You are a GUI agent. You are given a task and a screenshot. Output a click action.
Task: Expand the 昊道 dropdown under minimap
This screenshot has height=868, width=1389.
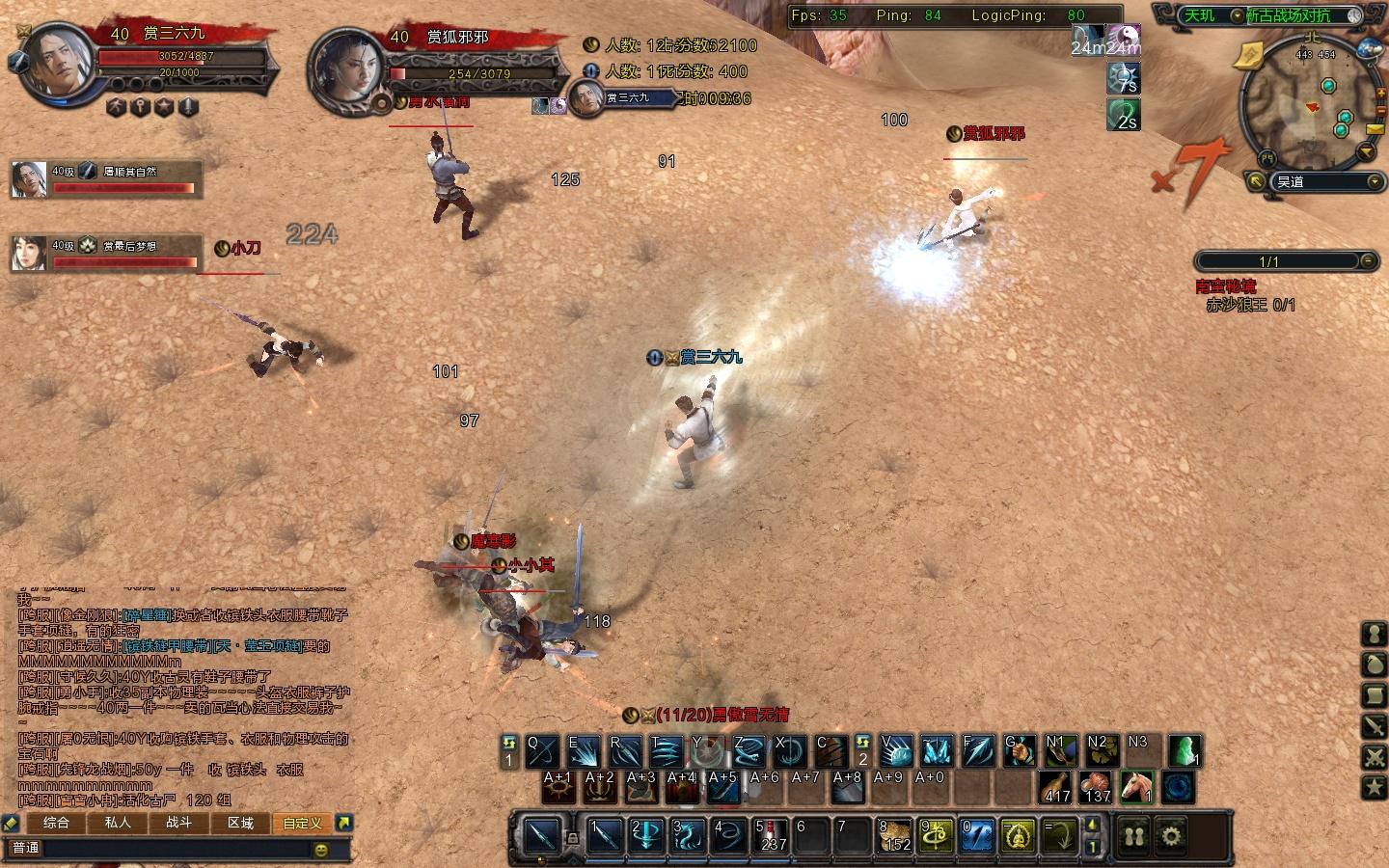[1375, 181]
